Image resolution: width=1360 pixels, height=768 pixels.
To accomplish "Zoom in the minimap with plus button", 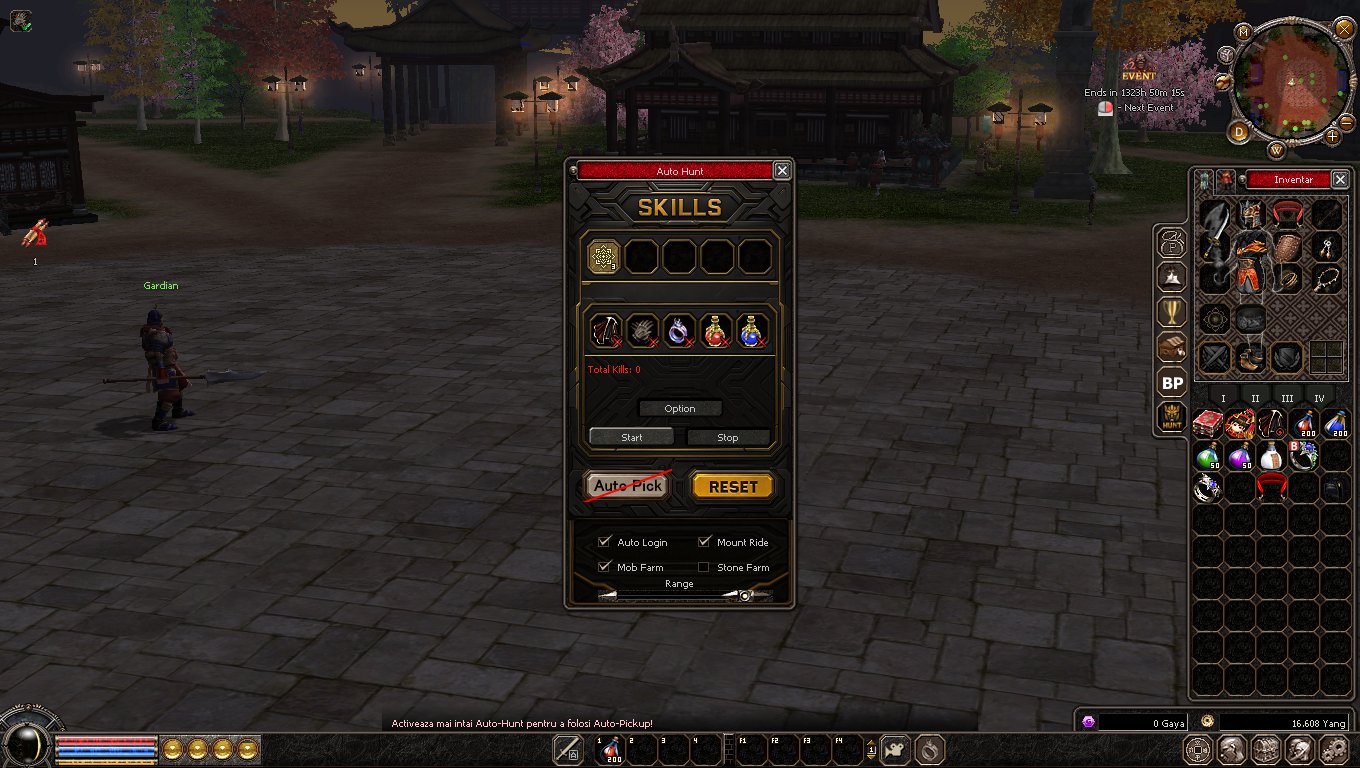I will [x=1333, y=135].
